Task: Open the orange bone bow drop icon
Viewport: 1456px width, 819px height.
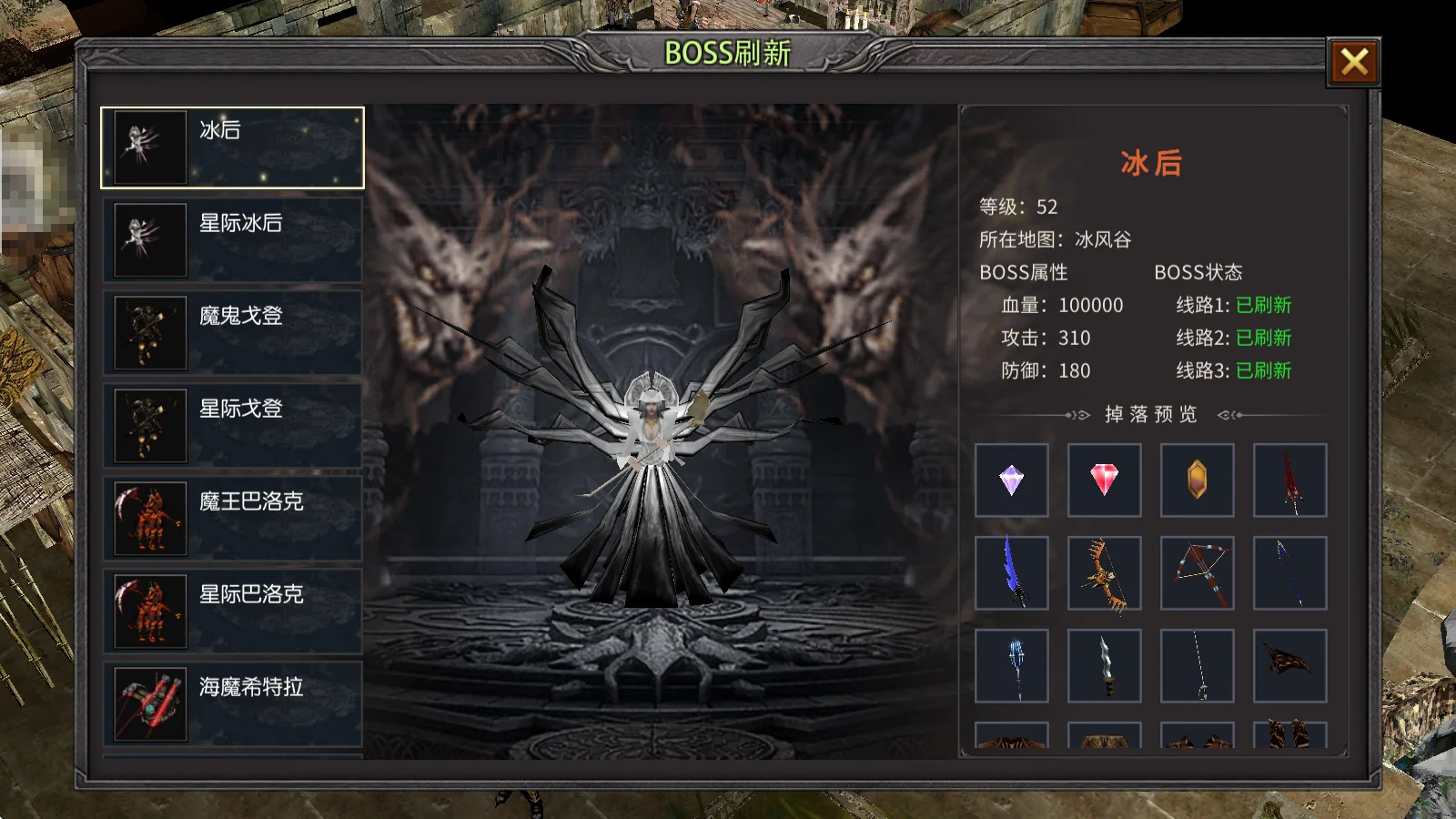Action: coord(1104,573)
